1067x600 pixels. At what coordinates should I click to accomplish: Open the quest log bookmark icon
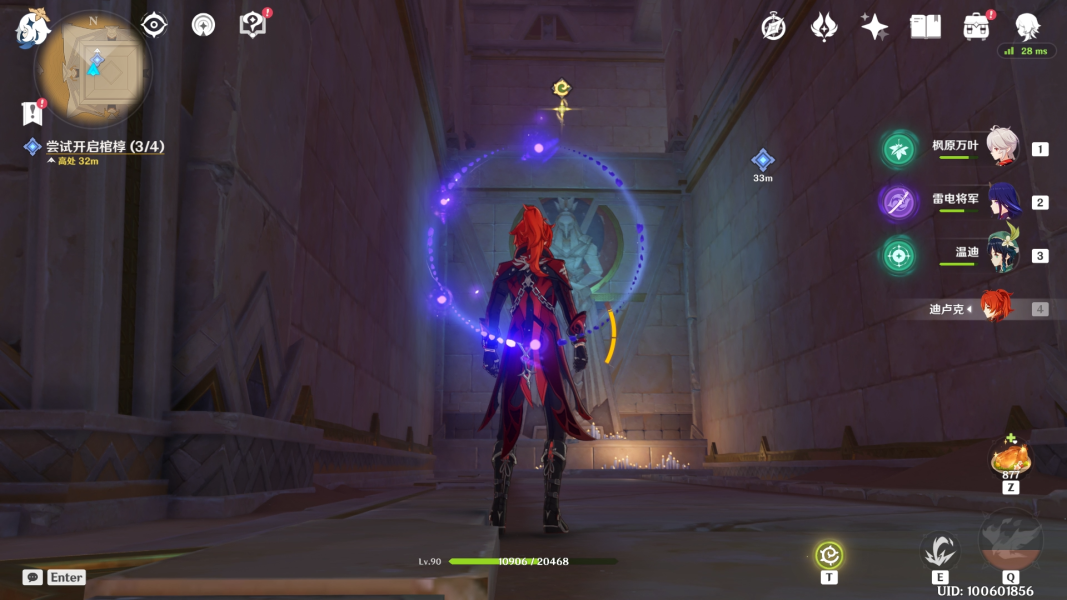[x=32, y=112]
